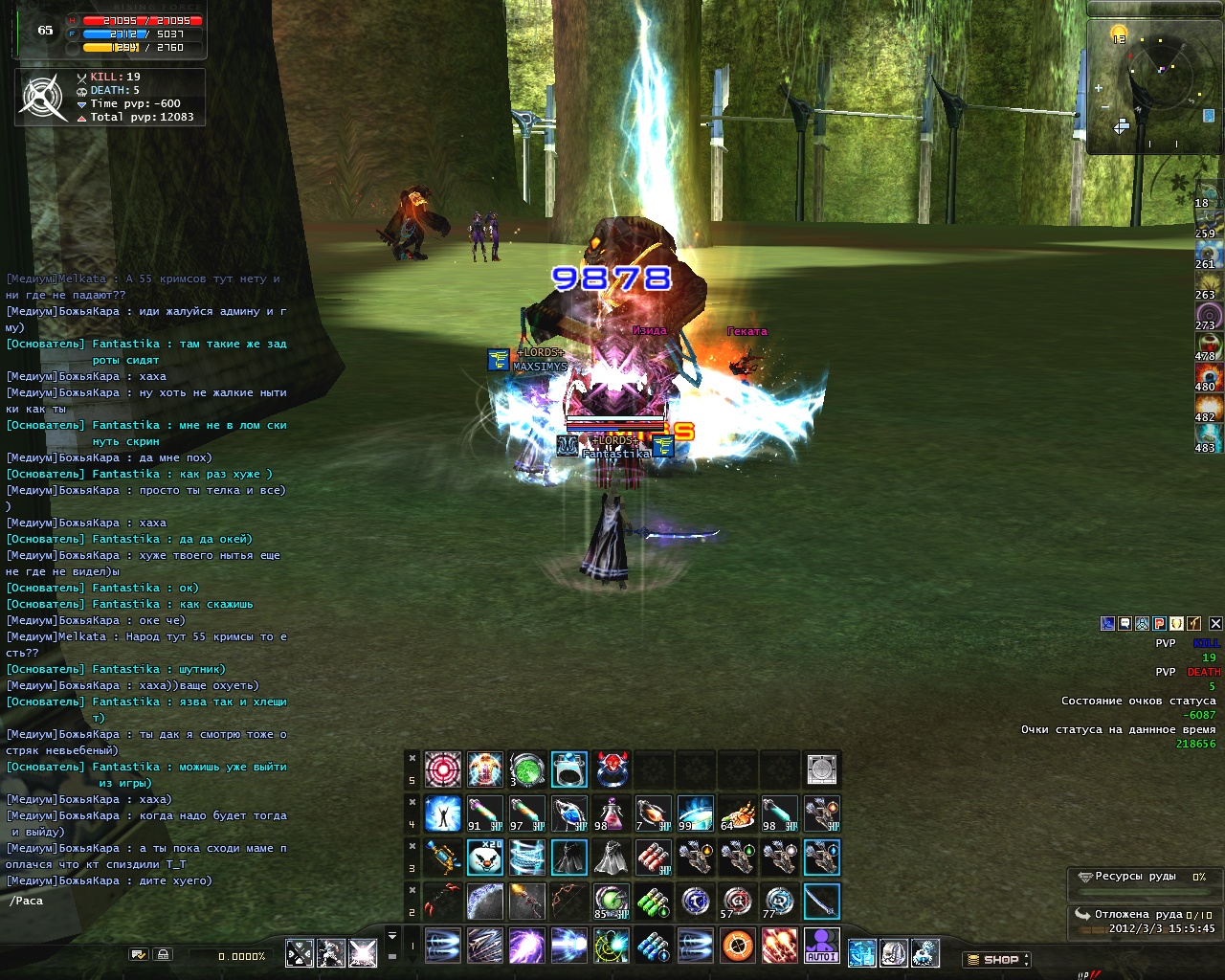The image size is (1225, 980).
Task: Select the blue sword hotbar slot
Action: (821, 902)
